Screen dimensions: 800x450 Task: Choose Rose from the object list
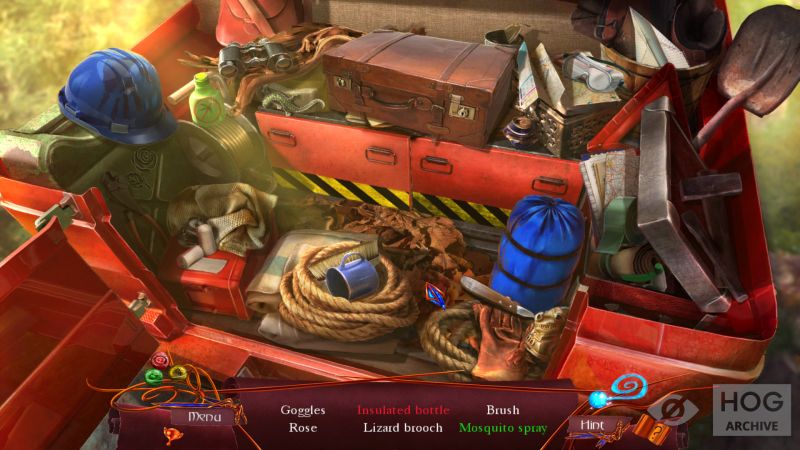302,428
